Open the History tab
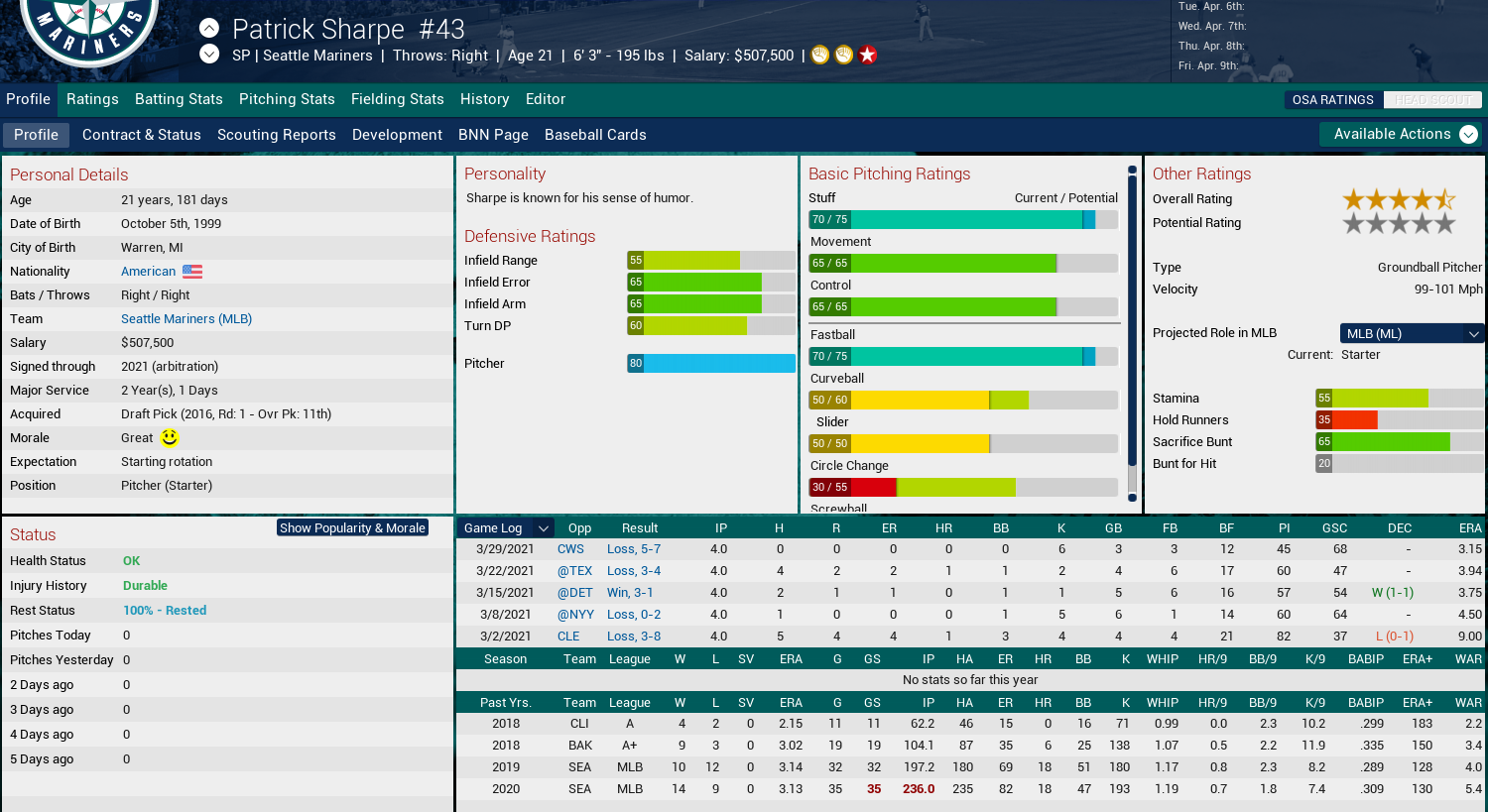 (x=484, y=99)
